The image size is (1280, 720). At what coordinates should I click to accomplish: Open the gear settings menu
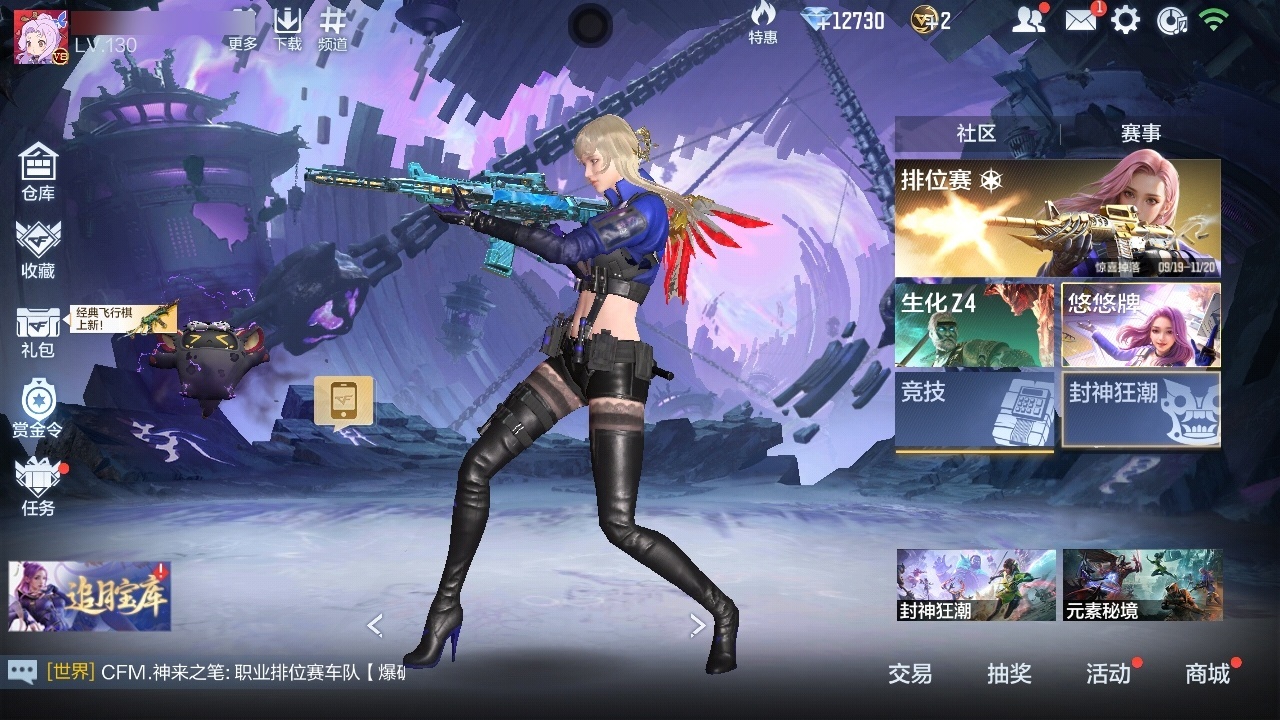[1125, 20]
